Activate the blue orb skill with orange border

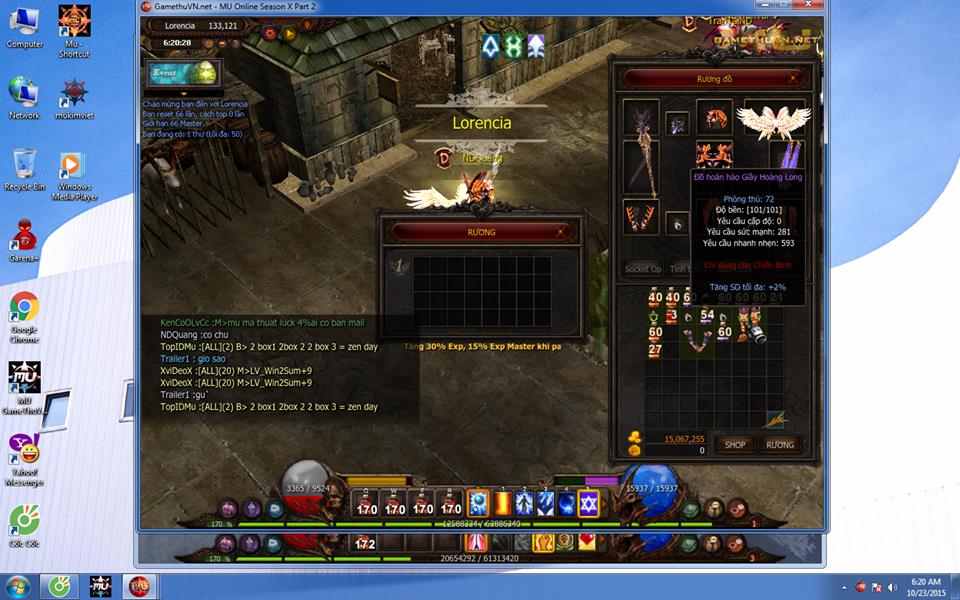pyautogui.click(x=478, y=504)
